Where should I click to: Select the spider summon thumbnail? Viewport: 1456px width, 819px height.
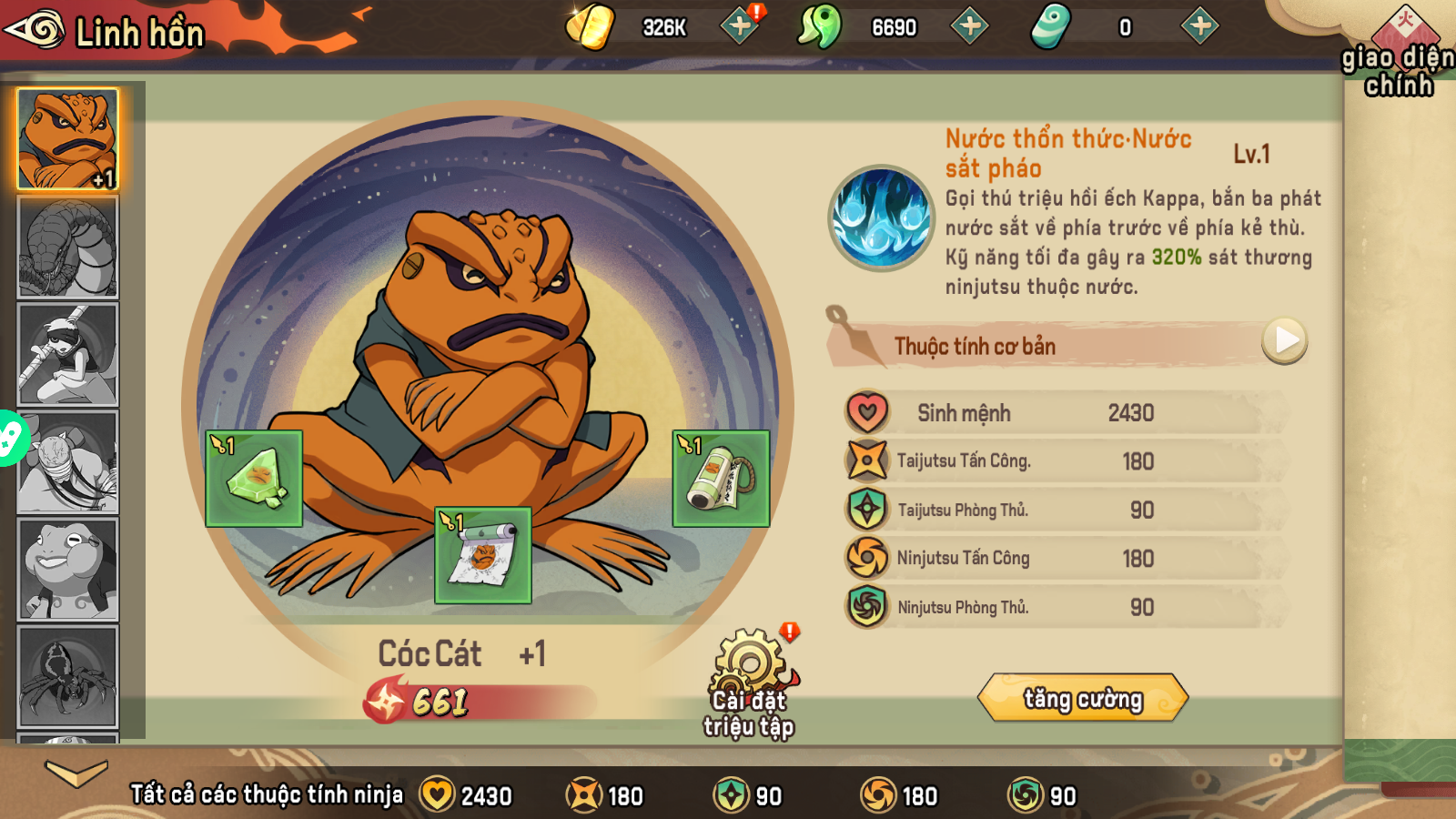pyautogui.click(x=68, y=676)
